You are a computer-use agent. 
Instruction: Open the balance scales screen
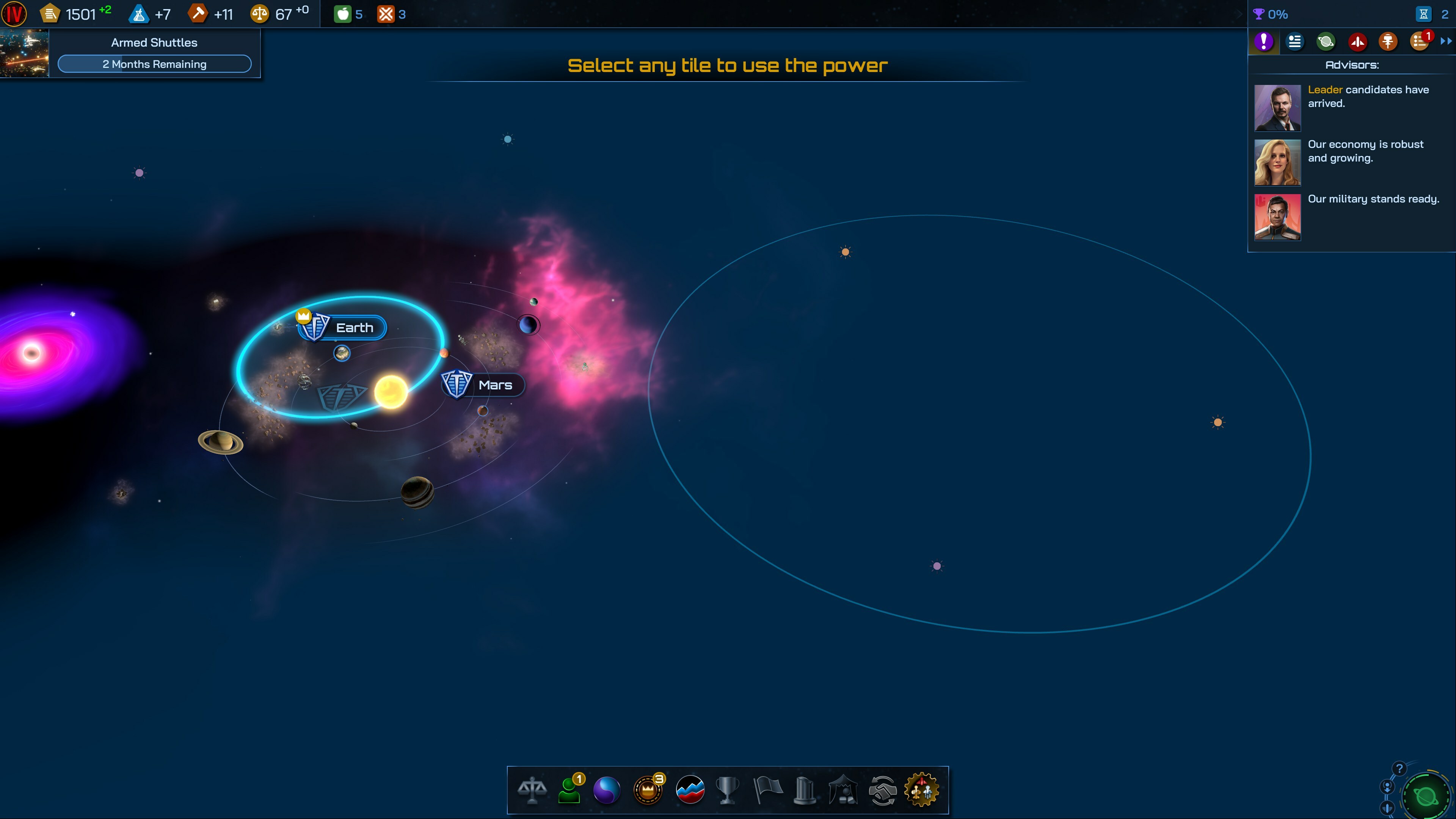point(532,790)
